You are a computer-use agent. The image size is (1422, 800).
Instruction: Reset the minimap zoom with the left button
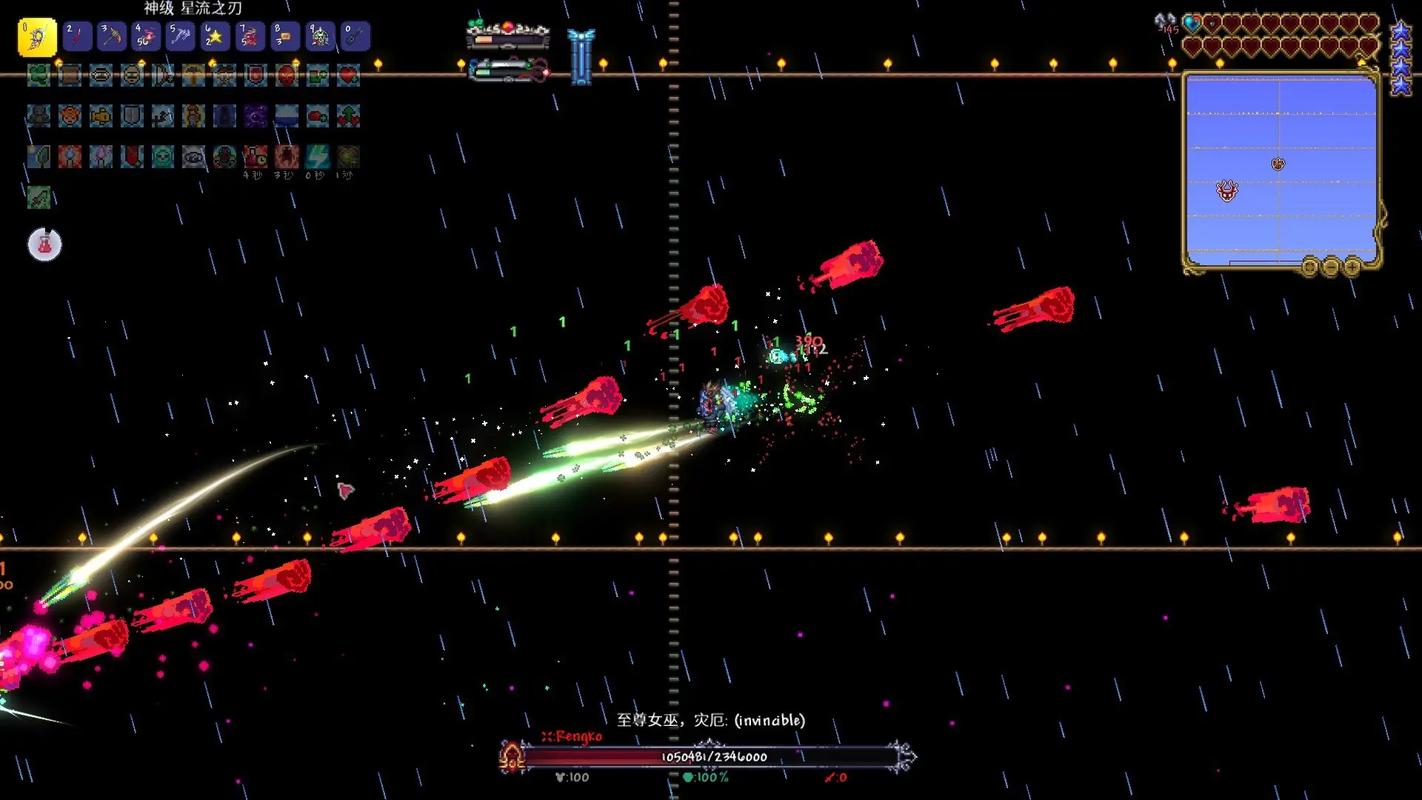pyautogui.click(x=1309, y=266)
